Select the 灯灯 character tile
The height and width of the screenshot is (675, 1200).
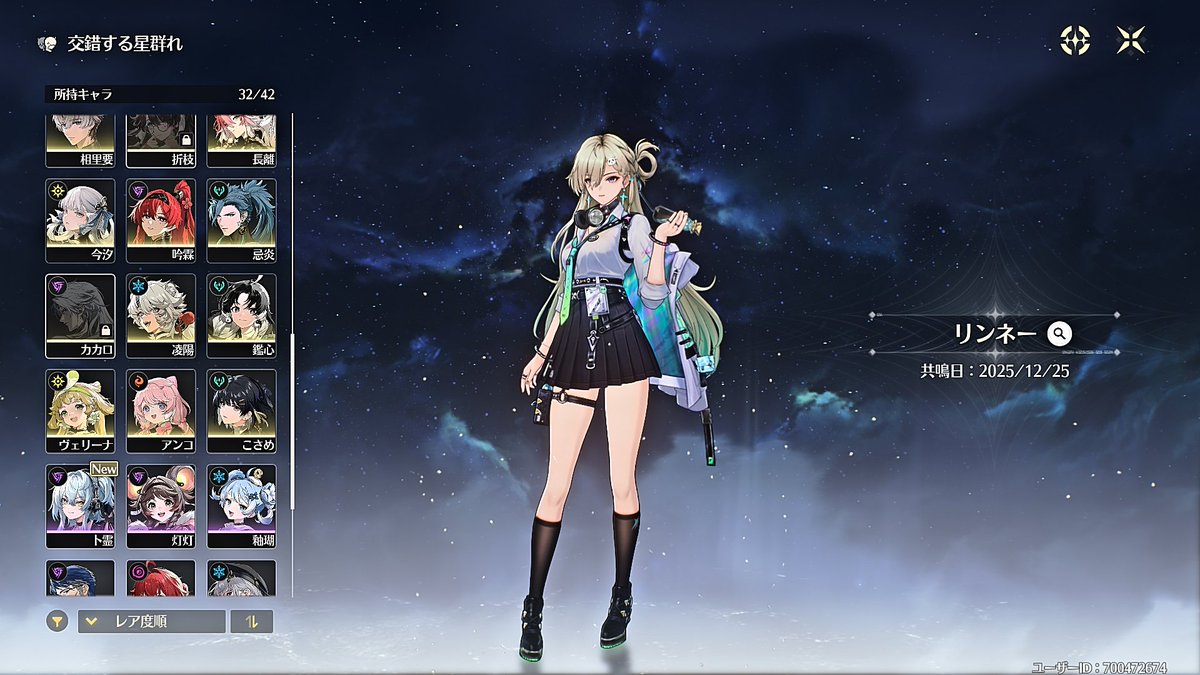tap(161, 505)
